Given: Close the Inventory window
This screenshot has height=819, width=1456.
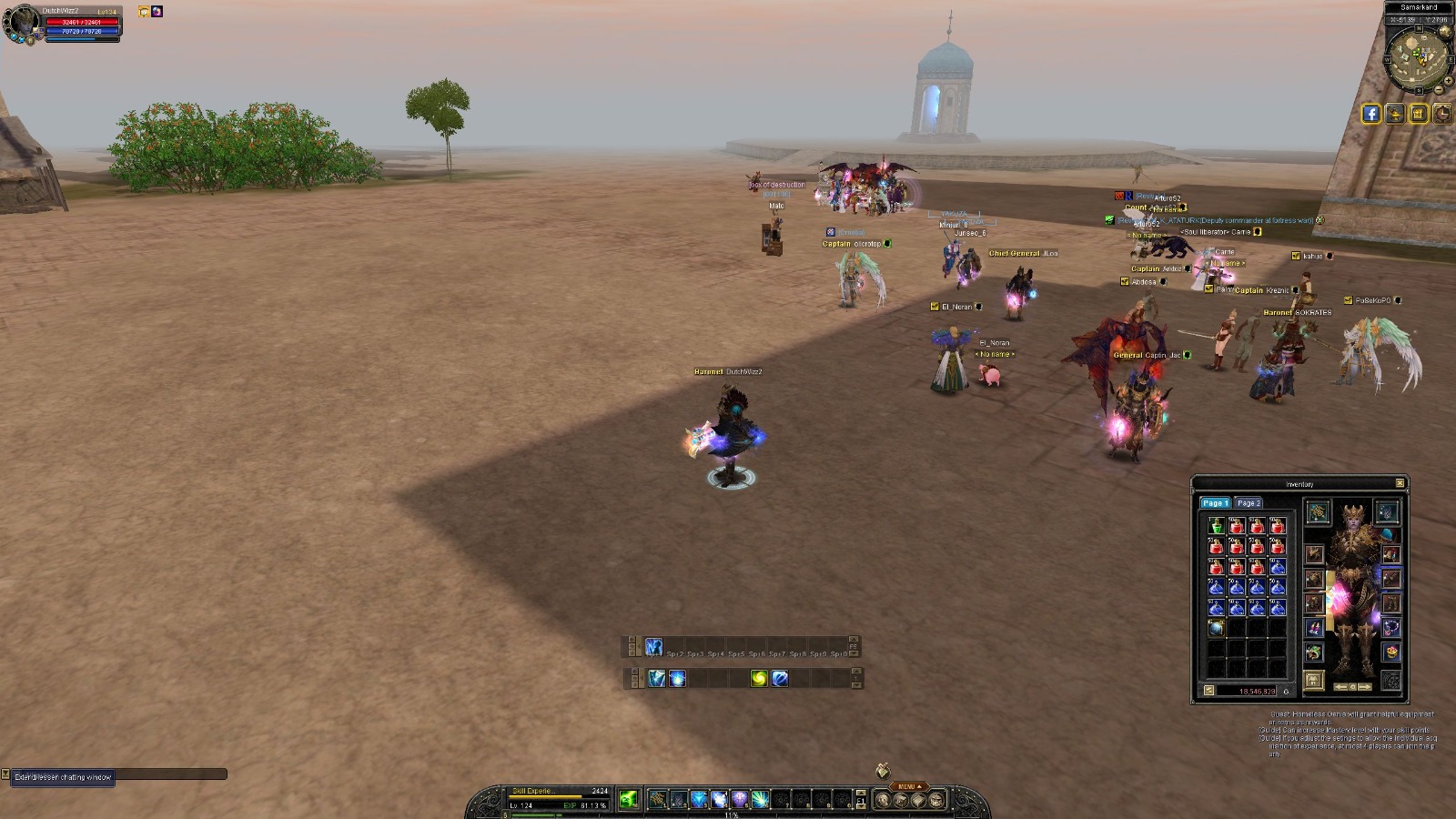Looking at the screenshot, I should coord(1400,483).
